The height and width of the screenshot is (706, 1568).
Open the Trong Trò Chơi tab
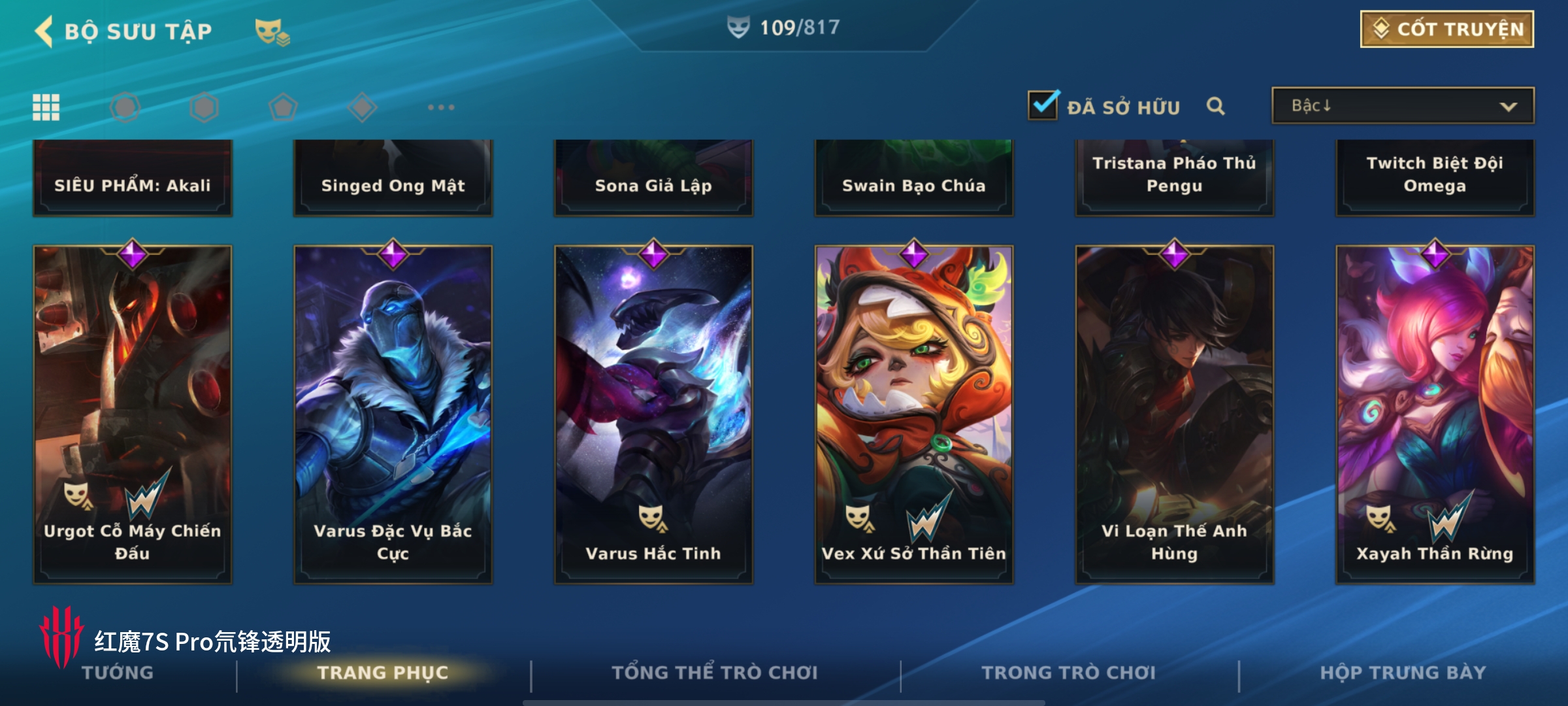tap(1069, 673)
